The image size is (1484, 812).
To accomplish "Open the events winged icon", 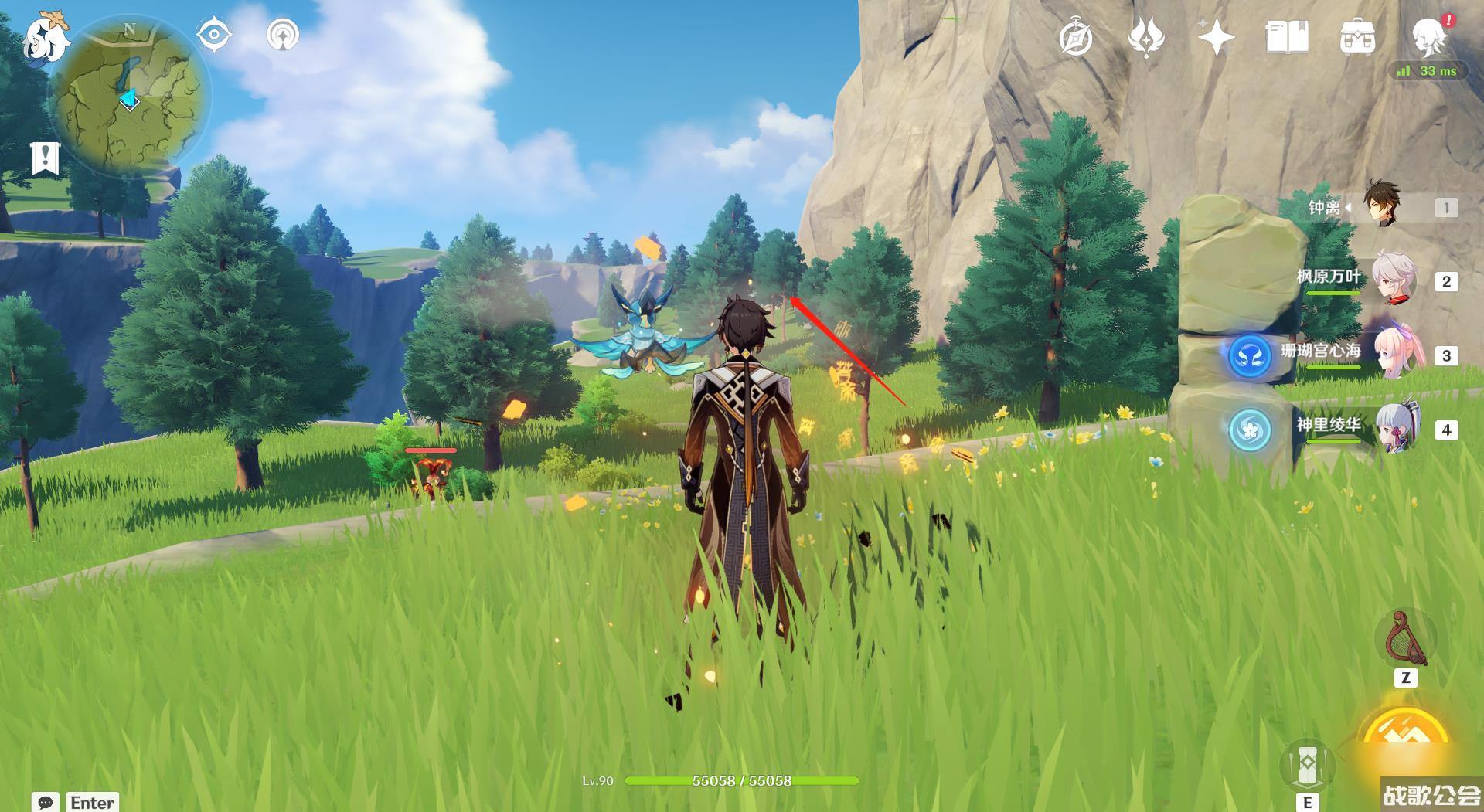I will (x=1145, y=37).
